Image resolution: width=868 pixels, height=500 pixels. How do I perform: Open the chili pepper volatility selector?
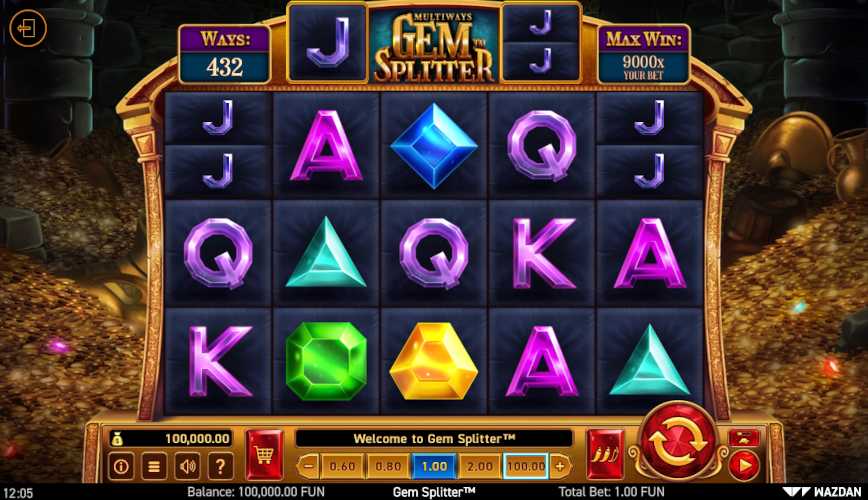(605, 455)
